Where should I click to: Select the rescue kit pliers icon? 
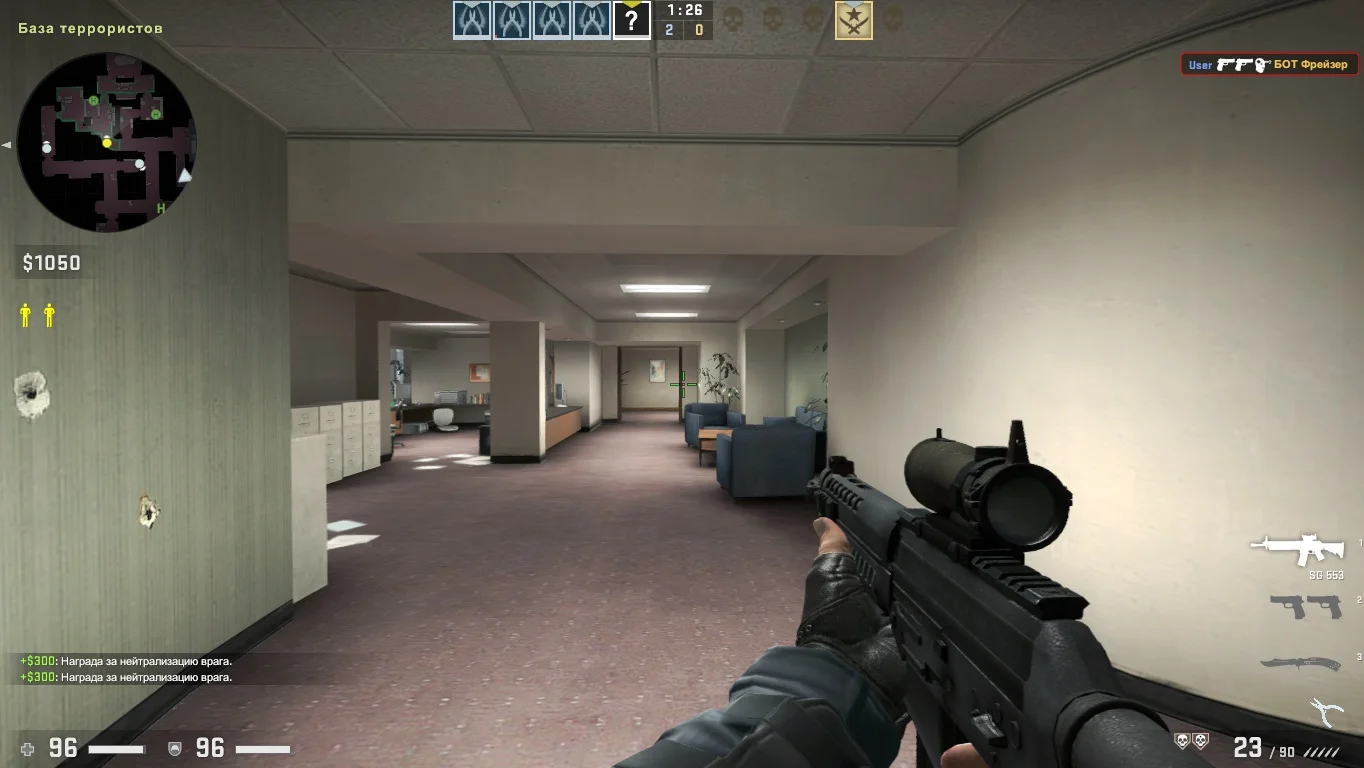[1326, 711]
